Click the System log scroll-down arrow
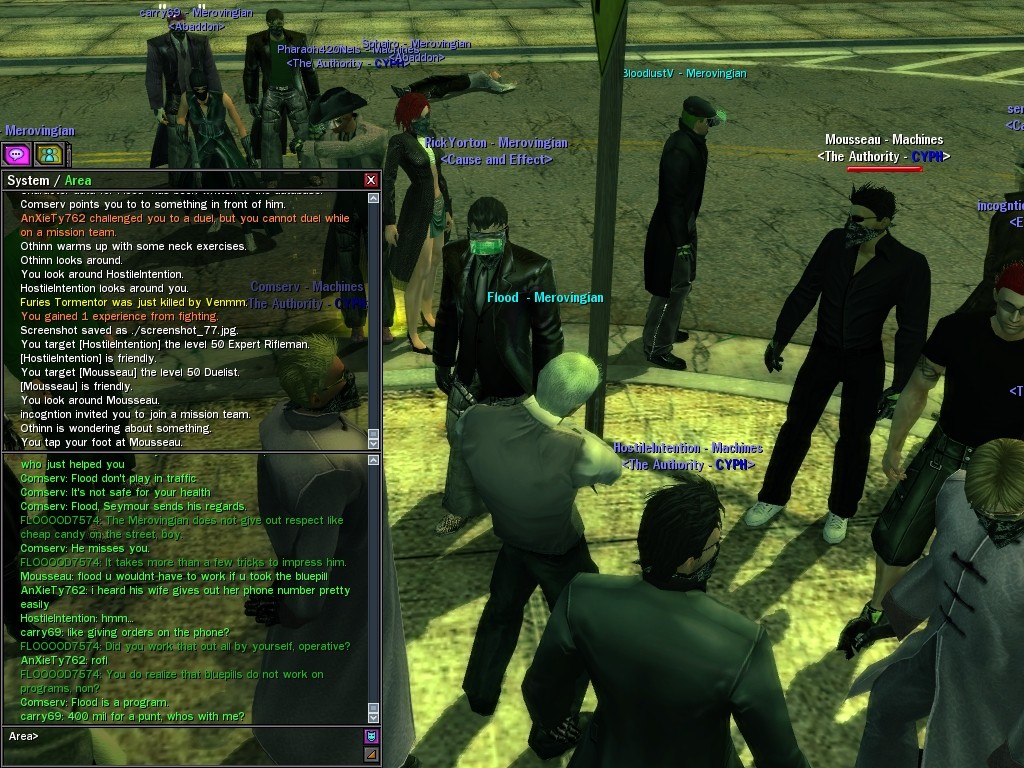Image resolution: width=1024 pixels, height=768 pixels. pyautogui.click(x=374, y=441)
